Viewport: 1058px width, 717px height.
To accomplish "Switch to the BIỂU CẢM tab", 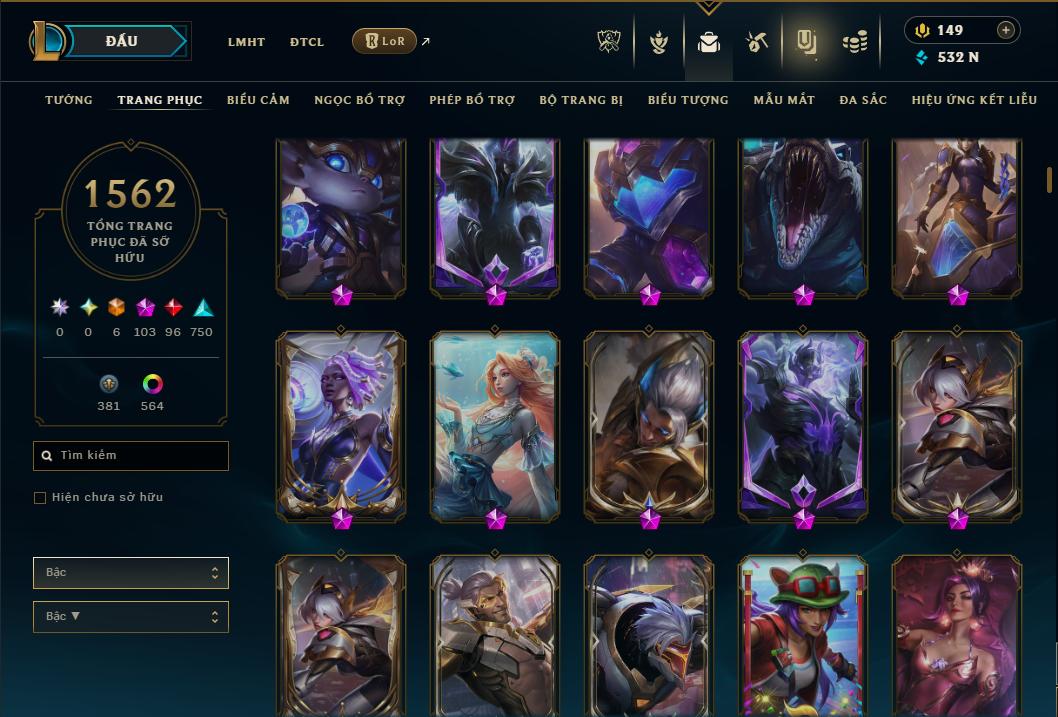I will (x=258, y=100).
